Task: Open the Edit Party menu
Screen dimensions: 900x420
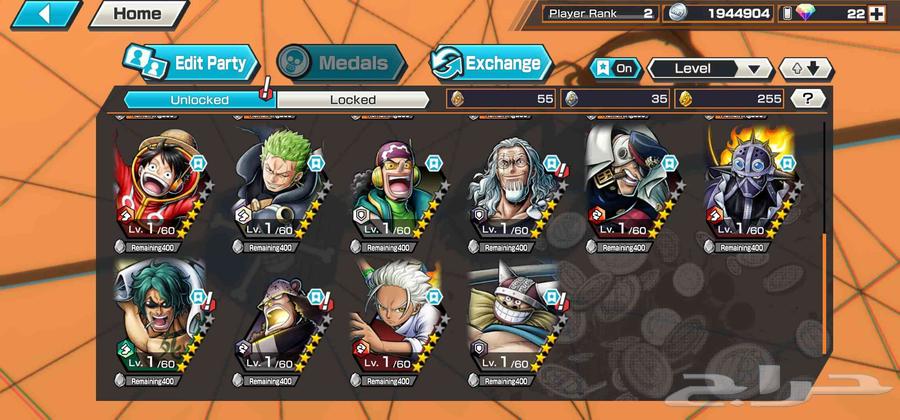Action: (x=192, y=63)
